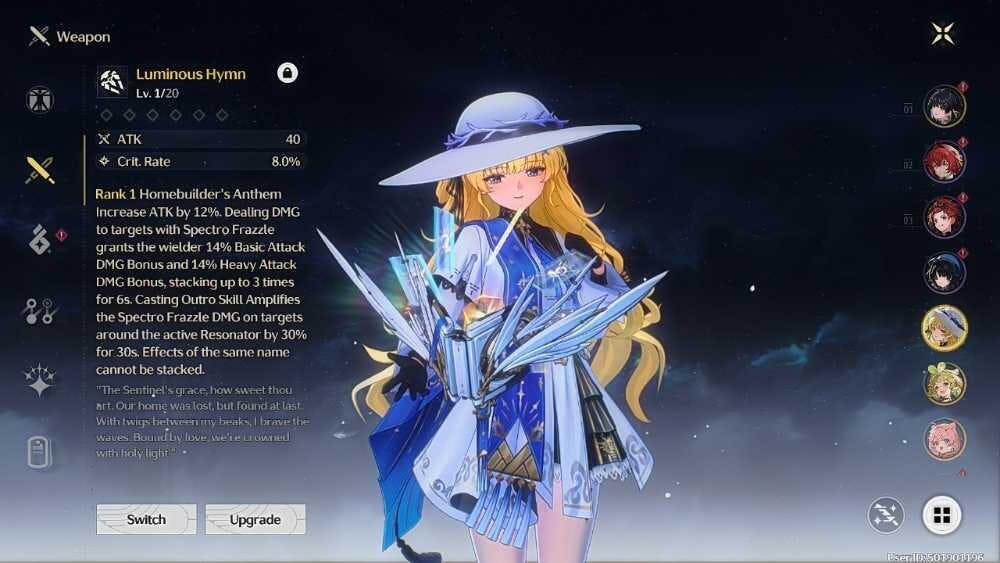Click the Luminous Hymn weapon icon
Image resolution: width=1000 pixels, height=563 pixels.
tap(112, 81)
